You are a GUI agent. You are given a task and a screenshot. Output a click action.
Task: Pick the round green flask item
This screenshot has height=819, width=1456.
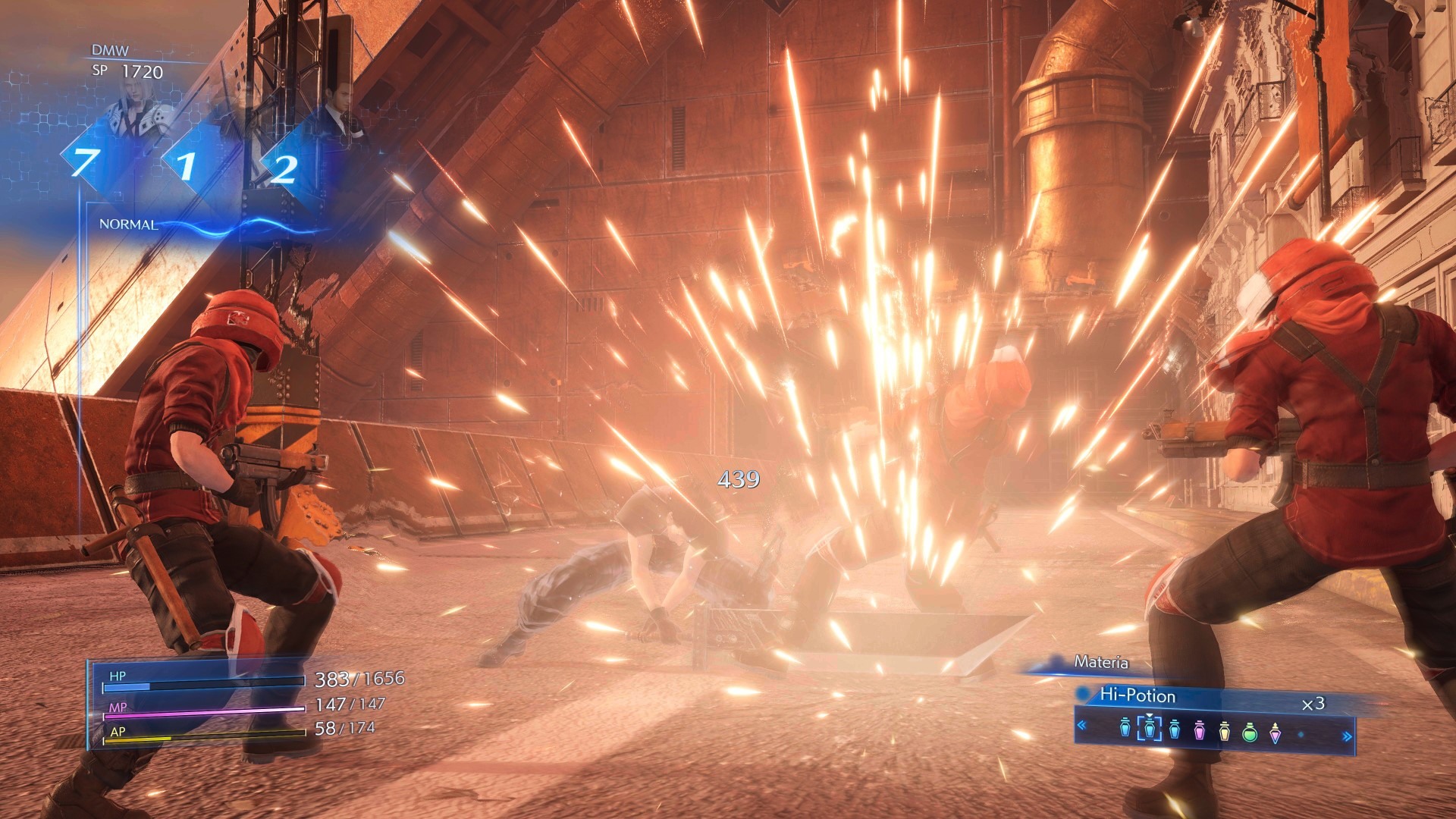[x=1250, y=732]
